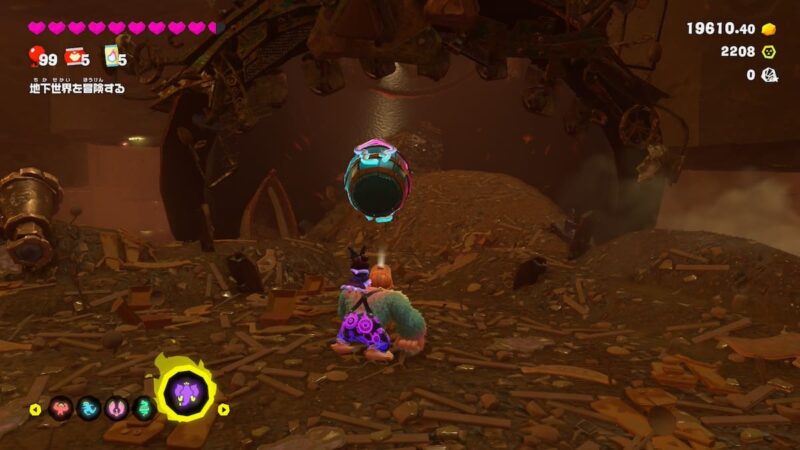Screen dimensions: 800x450
Task: Click the white fossil collectible icon
Action: (769, 74)
